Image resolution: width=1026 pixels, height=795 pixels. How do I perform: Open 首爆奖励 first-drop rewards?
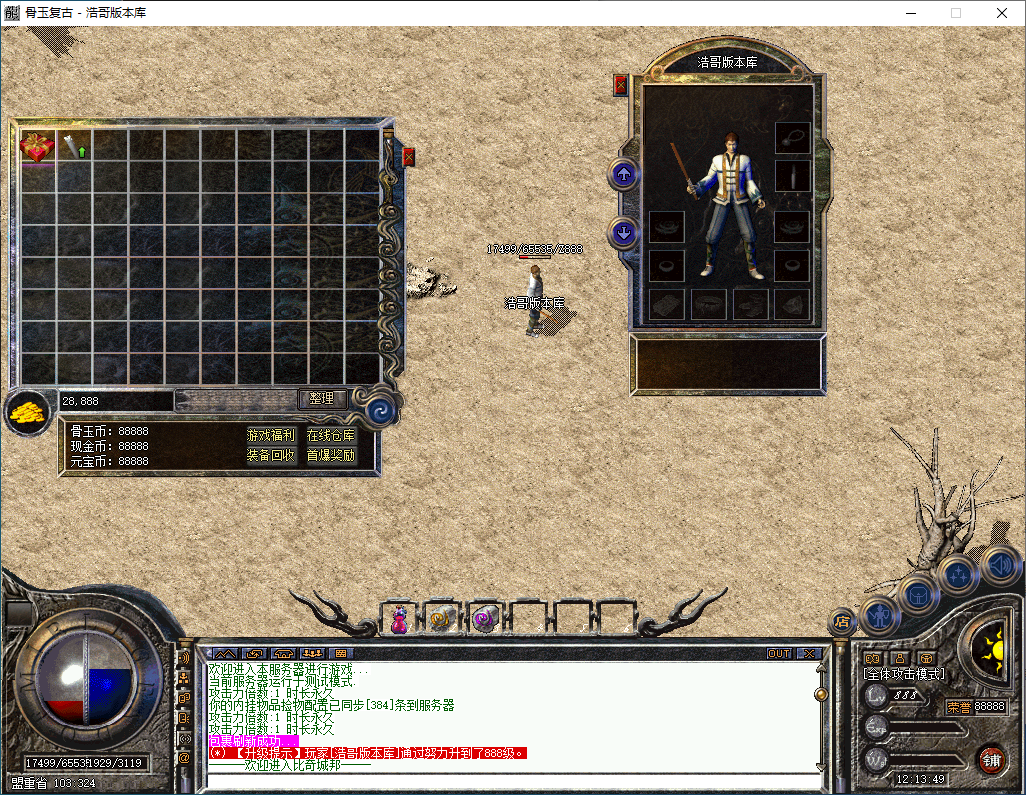pos(331,455)
